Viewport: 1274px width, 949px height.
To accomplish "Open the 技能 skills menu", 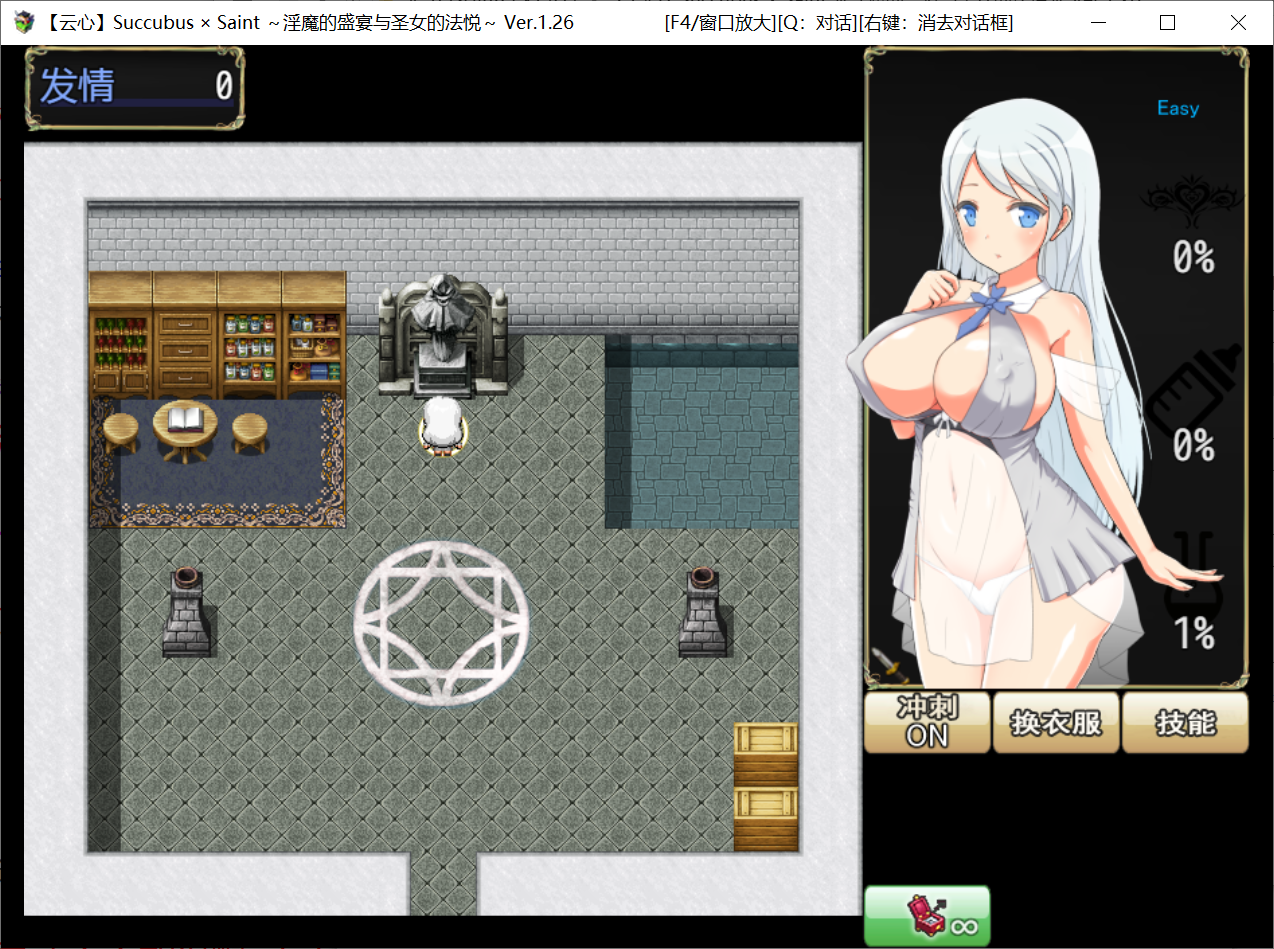I will pos(1185,722).
